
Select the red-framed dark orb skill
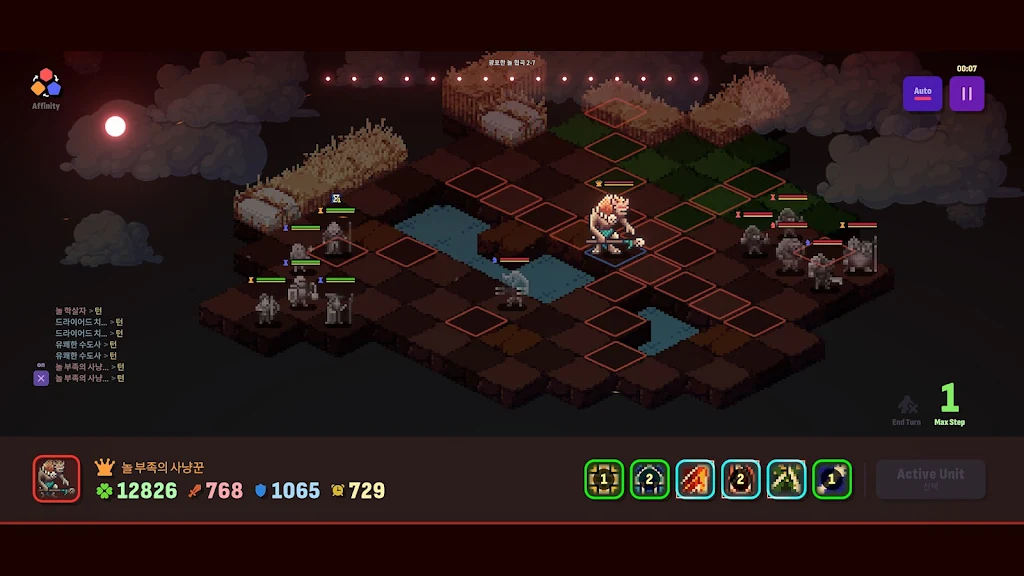coord(741,479)
